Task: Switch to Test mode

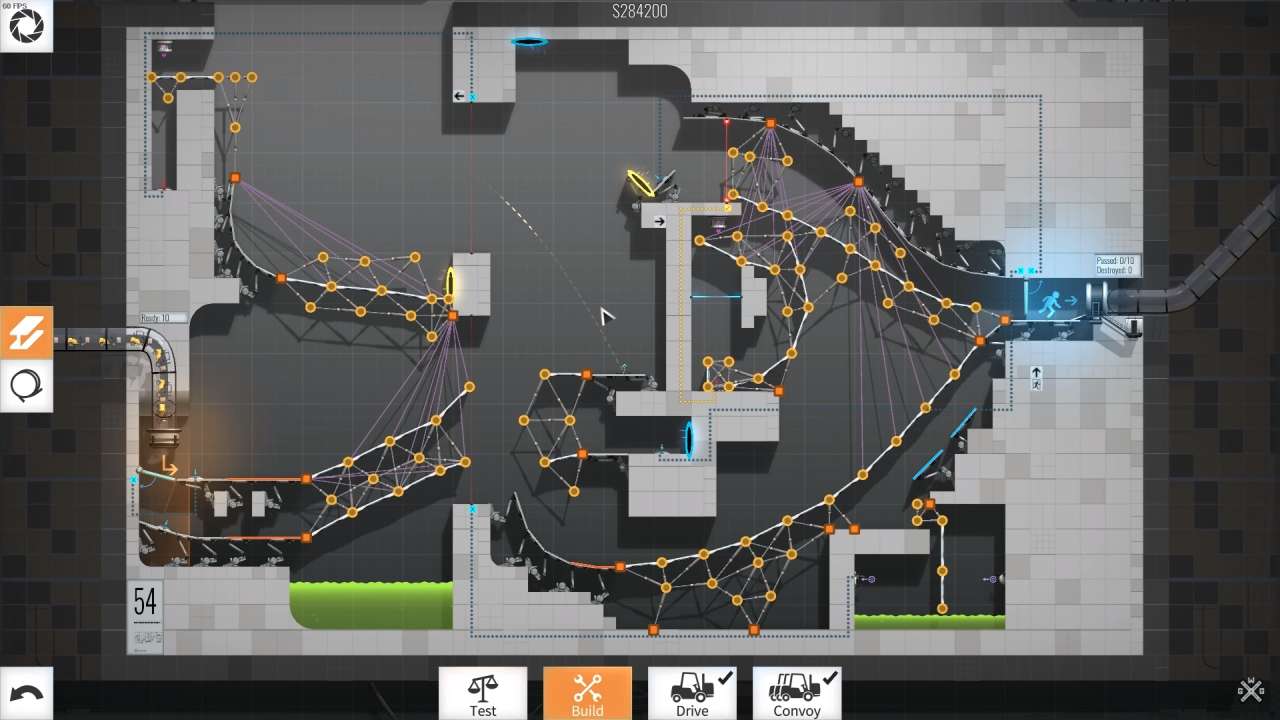Action: [x=483, y=693]
